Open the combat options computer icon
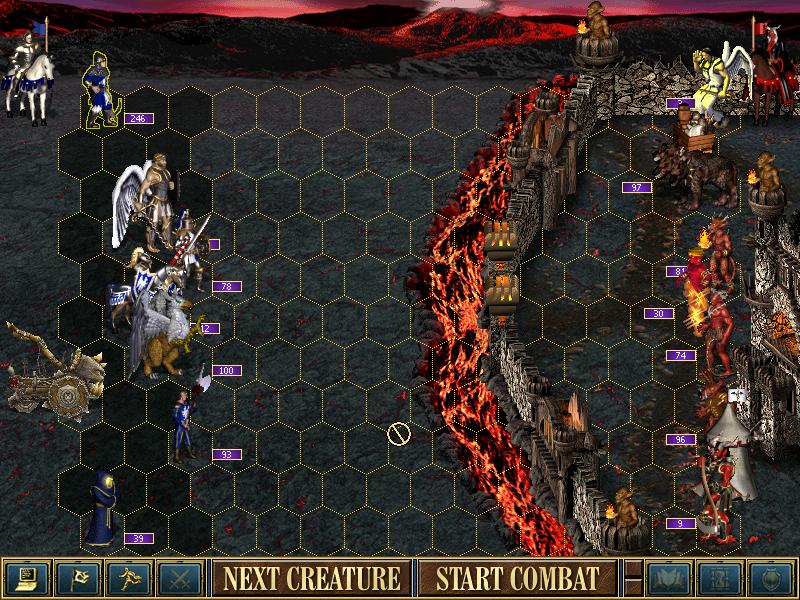 25,578
